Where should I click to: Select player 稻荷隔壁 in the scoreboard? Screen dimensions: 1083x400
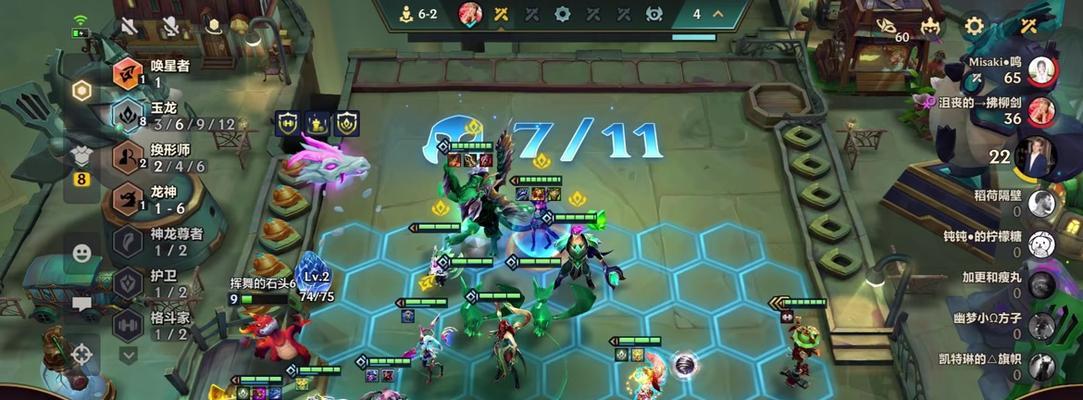pos(1041,203)
